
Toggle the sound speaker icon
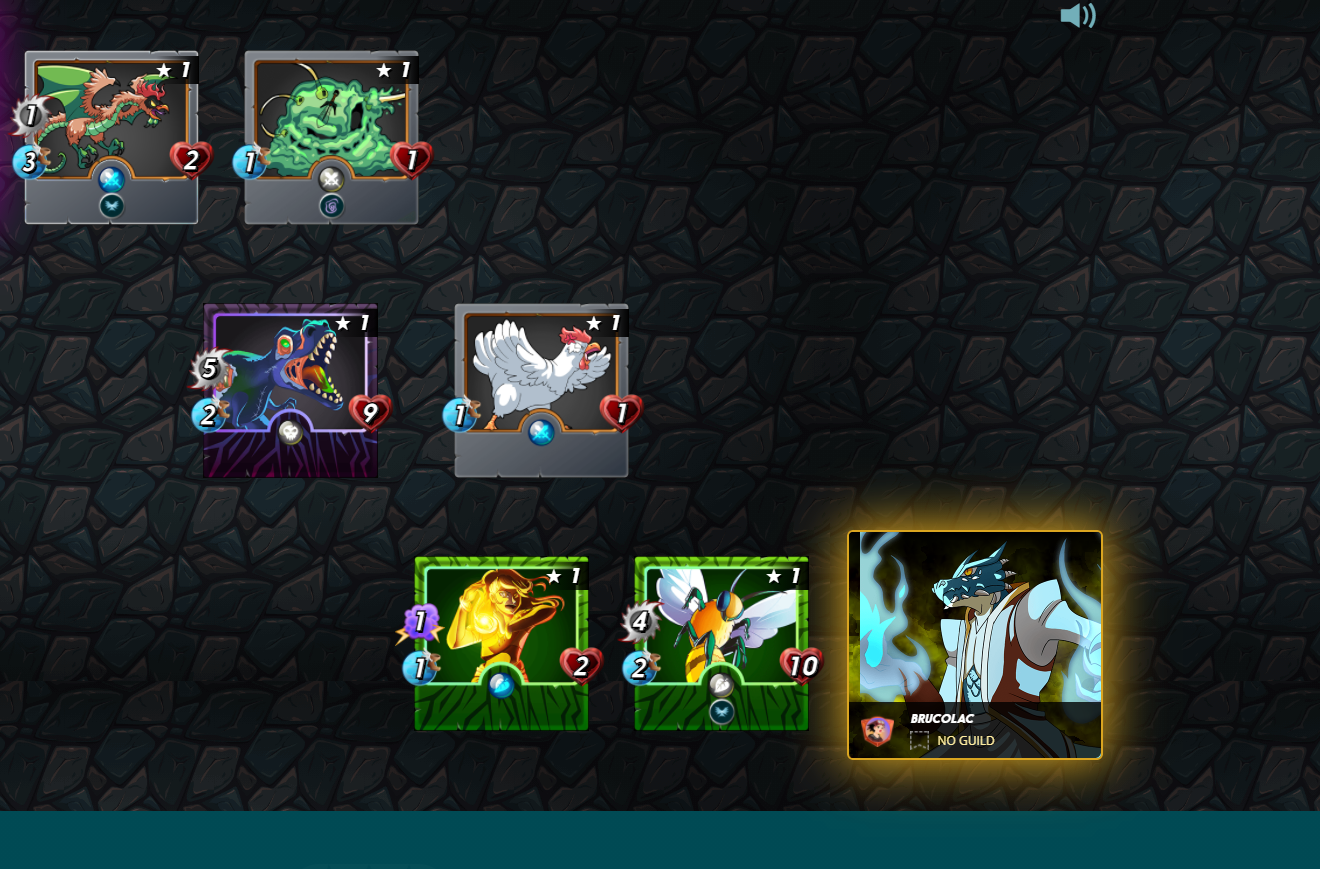[x=1077, y=16]
